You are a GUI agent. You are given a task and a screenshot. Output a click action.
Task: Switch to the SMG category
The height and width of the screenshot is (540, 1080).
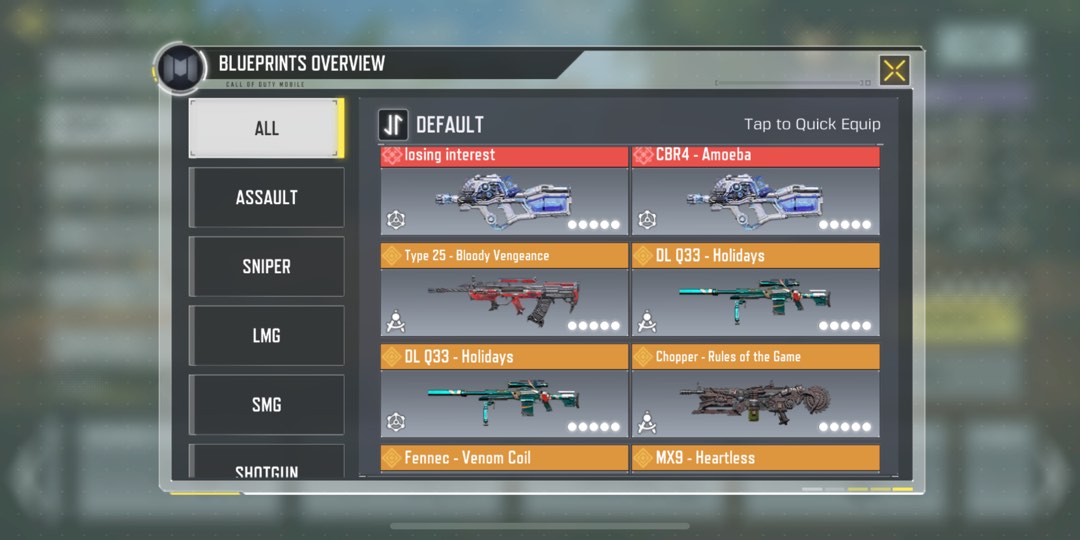[266, 404]
